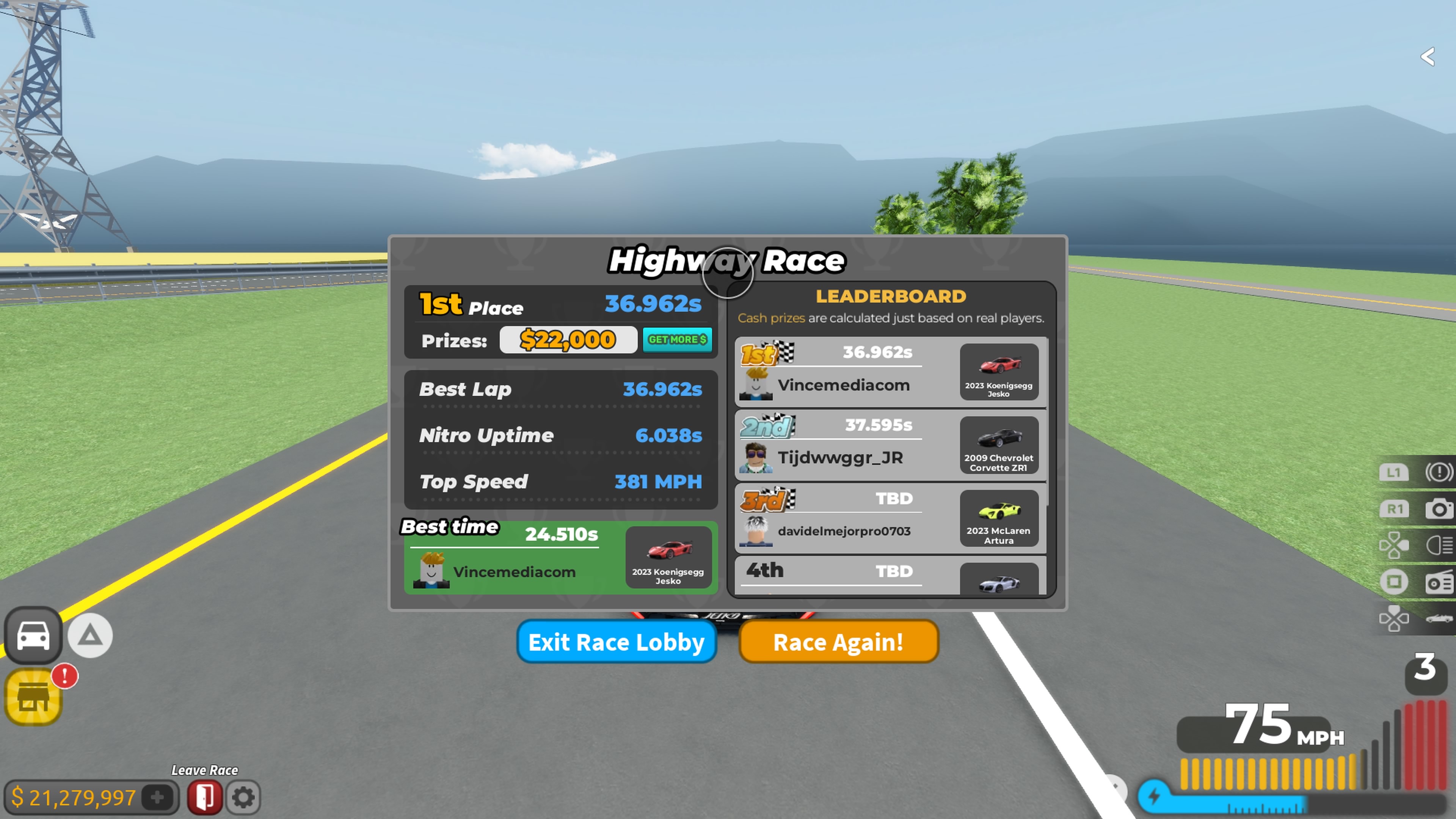1456x819 pixels.
Task: View the 2023 Koenigsegg Jesko best time thumbnail
Action: coord(668,557)
